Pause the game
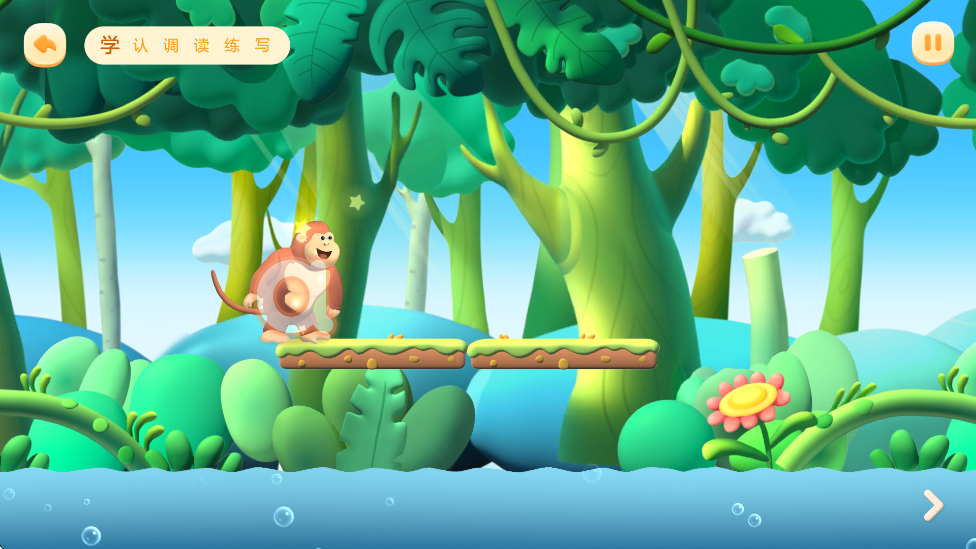The width and height of the screenshot is (976, 549). pyautogui.click(x=932, y=43)
